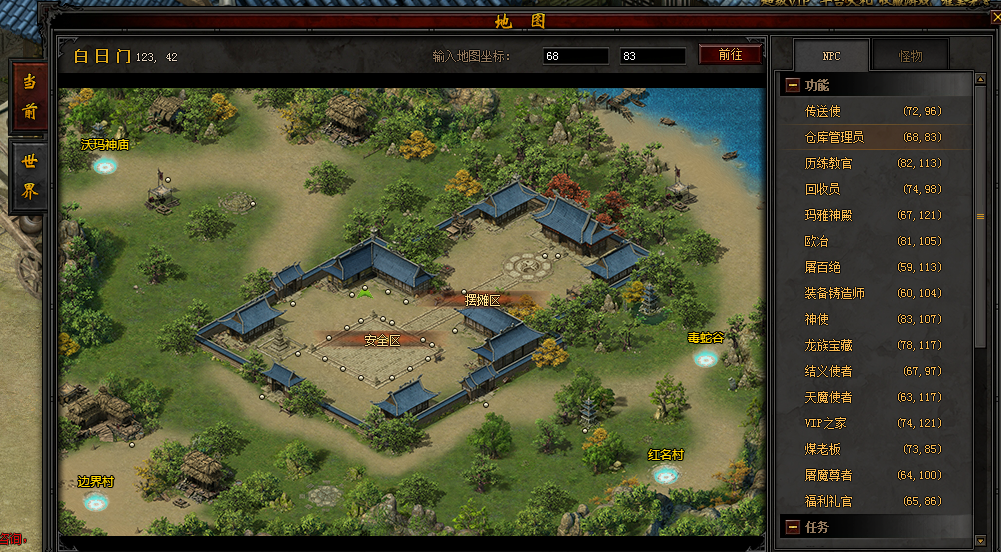1001x552 pixels.
Task: Select the 红名村 portal marker
Action: coord(666,474)
